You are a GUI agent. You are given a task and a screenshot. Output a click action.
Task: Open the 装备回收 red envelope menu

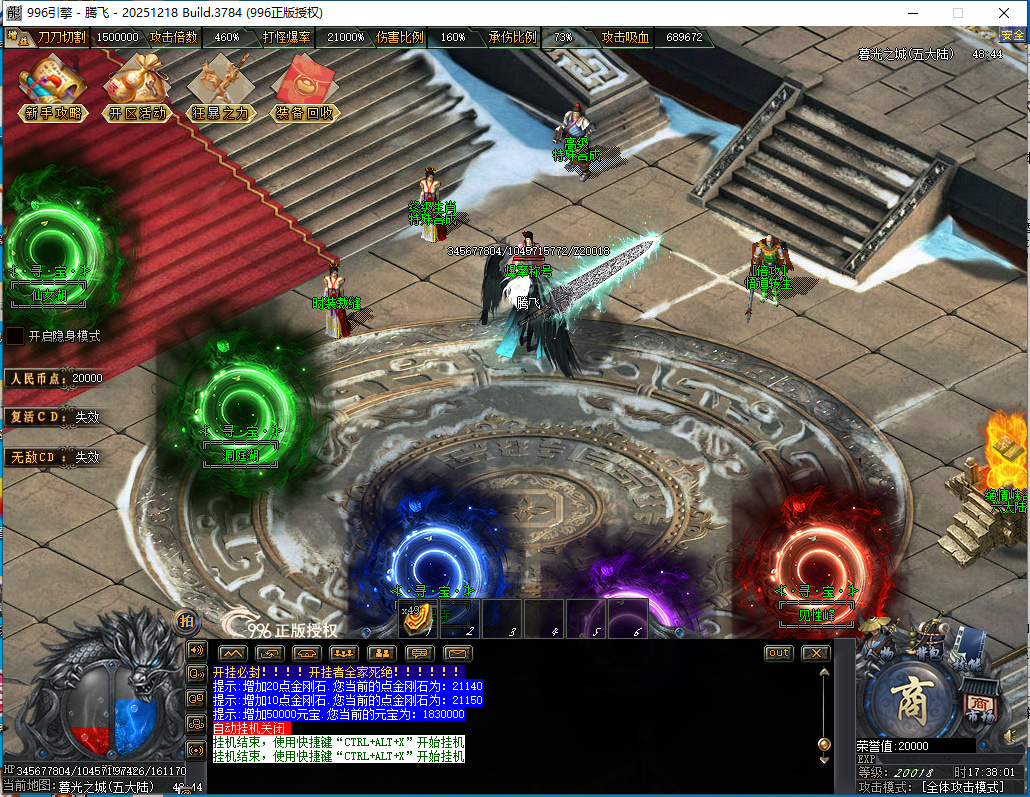[x=305, y=87]
